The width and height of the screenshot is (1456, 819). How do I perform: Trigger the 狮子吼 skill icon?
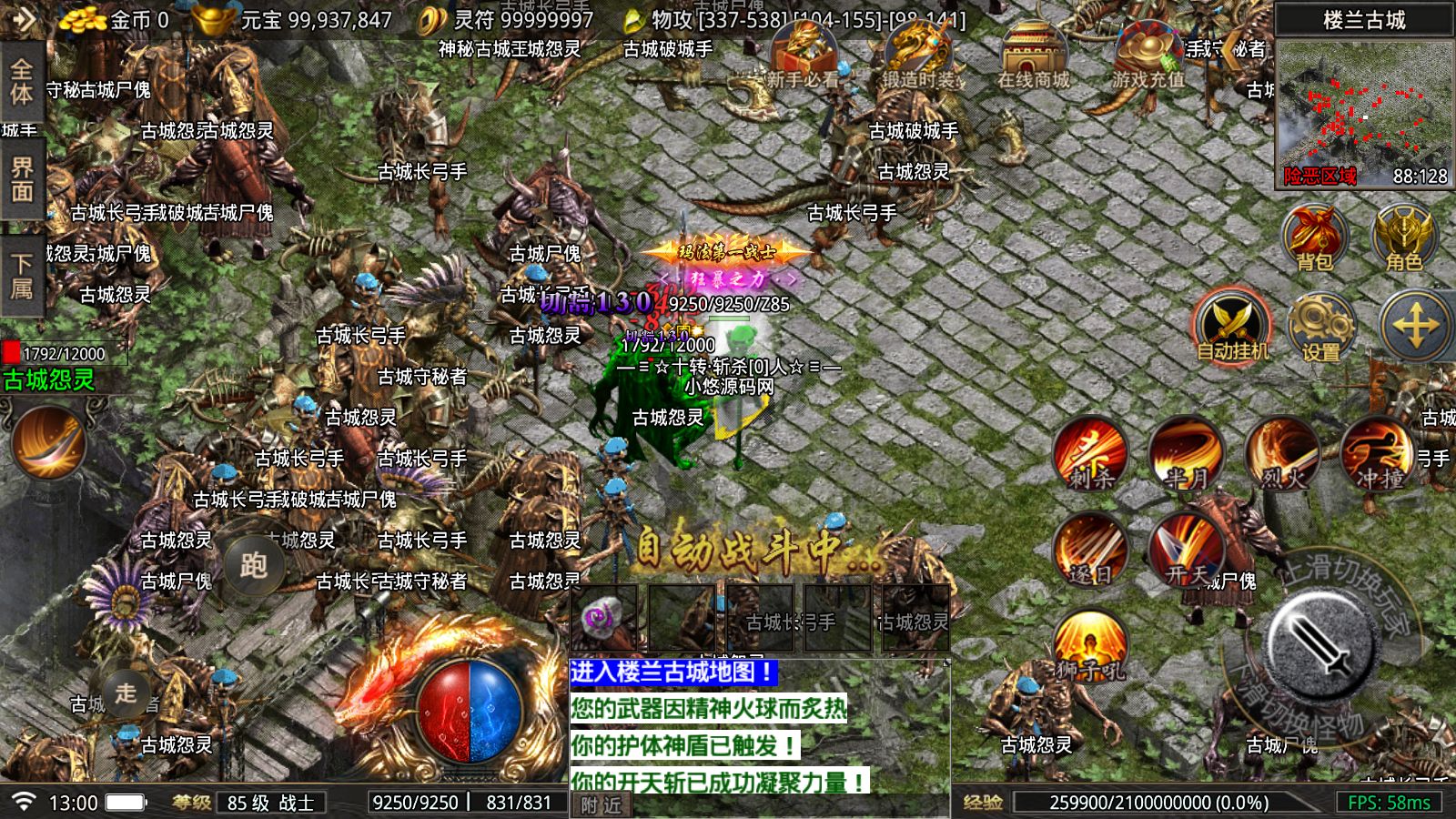tap(1093, 646)
